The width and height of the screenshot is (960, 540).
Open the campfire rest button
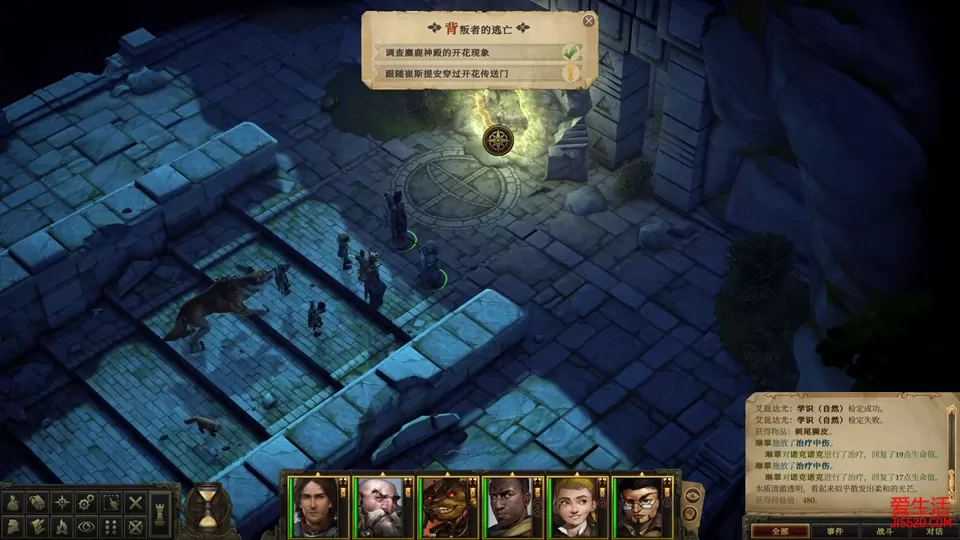61,525
